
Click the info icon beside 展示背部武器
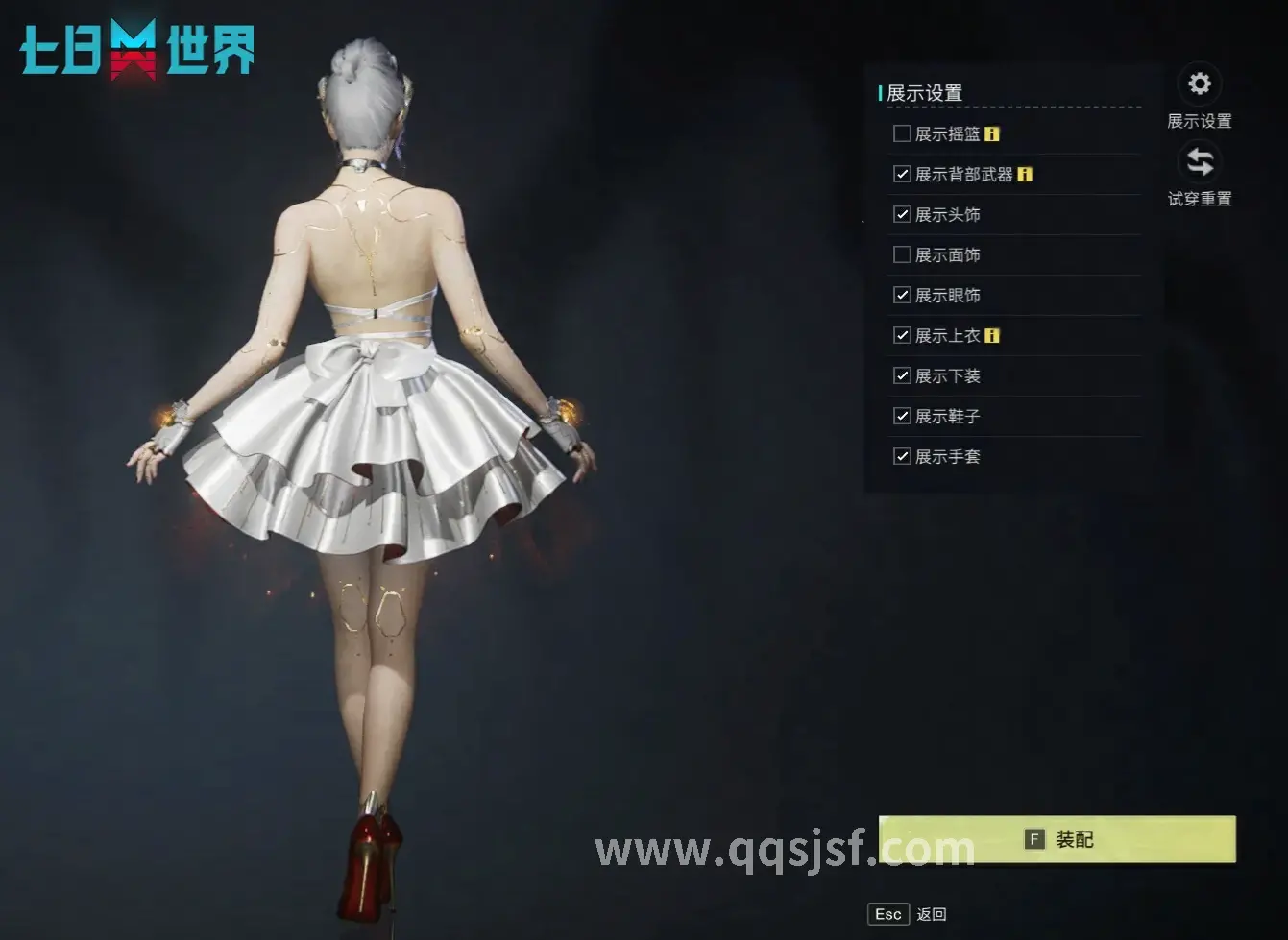point(1026,175)
